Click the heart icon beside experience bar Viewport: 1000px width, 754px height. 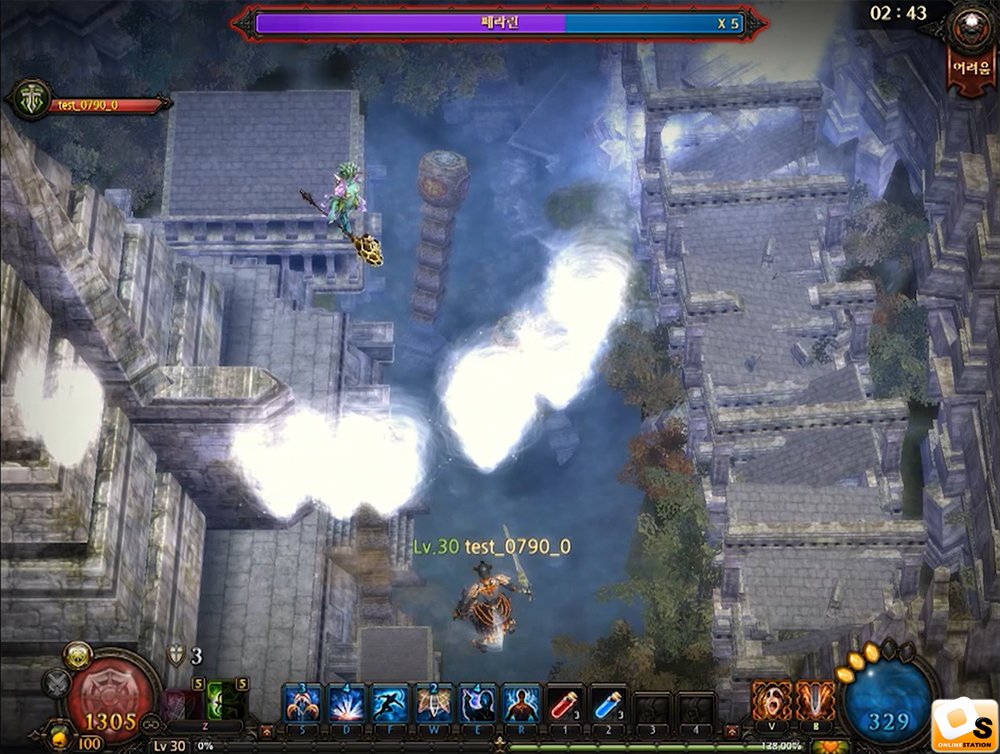(x=829, y=746)
